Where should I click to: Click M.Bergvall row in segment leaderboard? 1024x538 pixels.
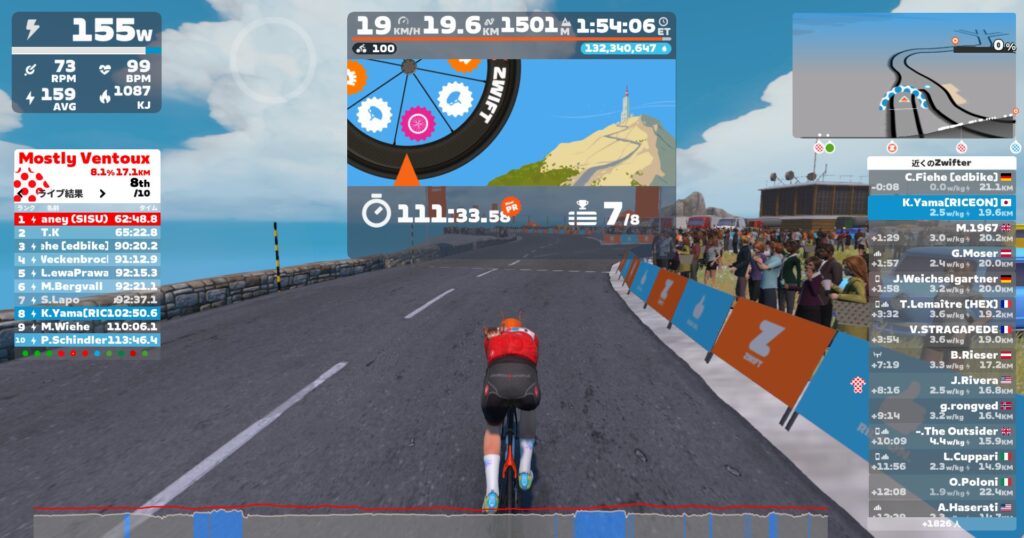tap(87, 286)
